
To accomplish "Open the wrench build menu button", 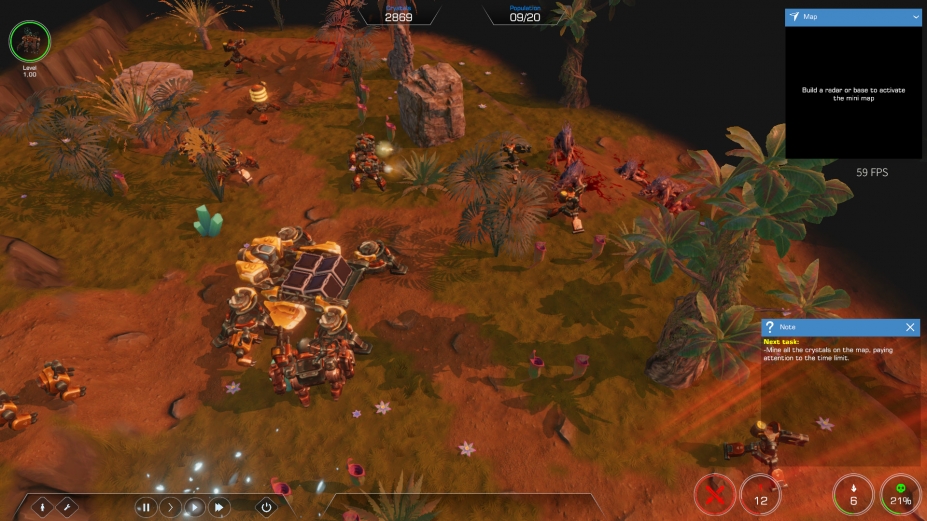I will click(x=67, y=507).
